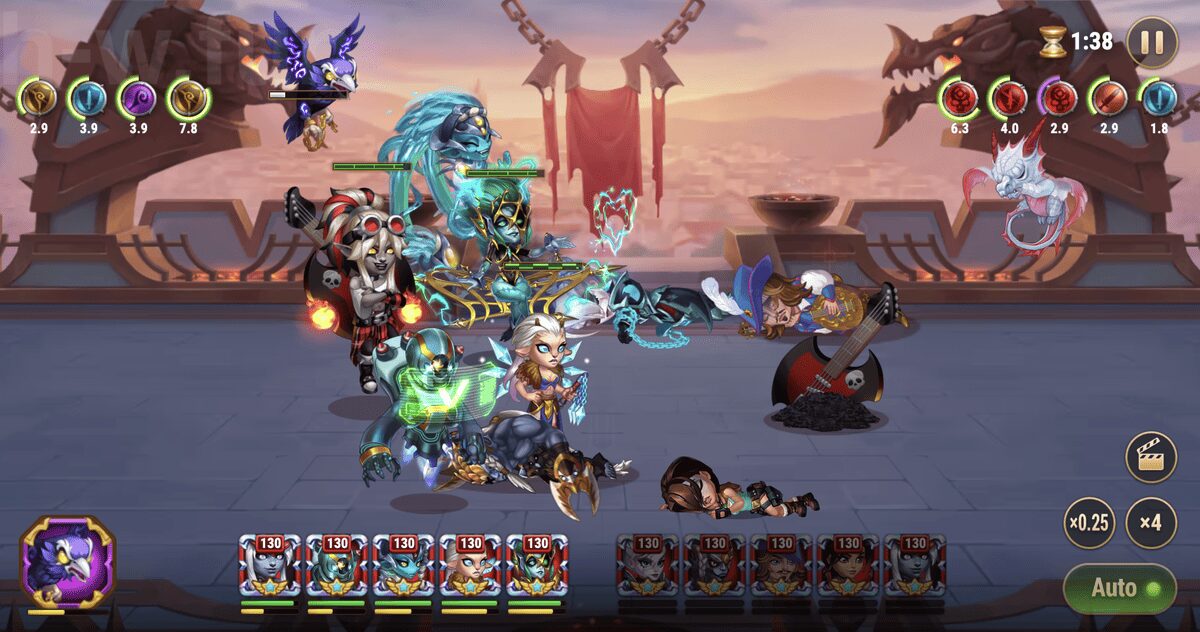Screen dimensions: 1200x632
Task: Select the teal hooded hero portrait
Action: tap(336, 567)
